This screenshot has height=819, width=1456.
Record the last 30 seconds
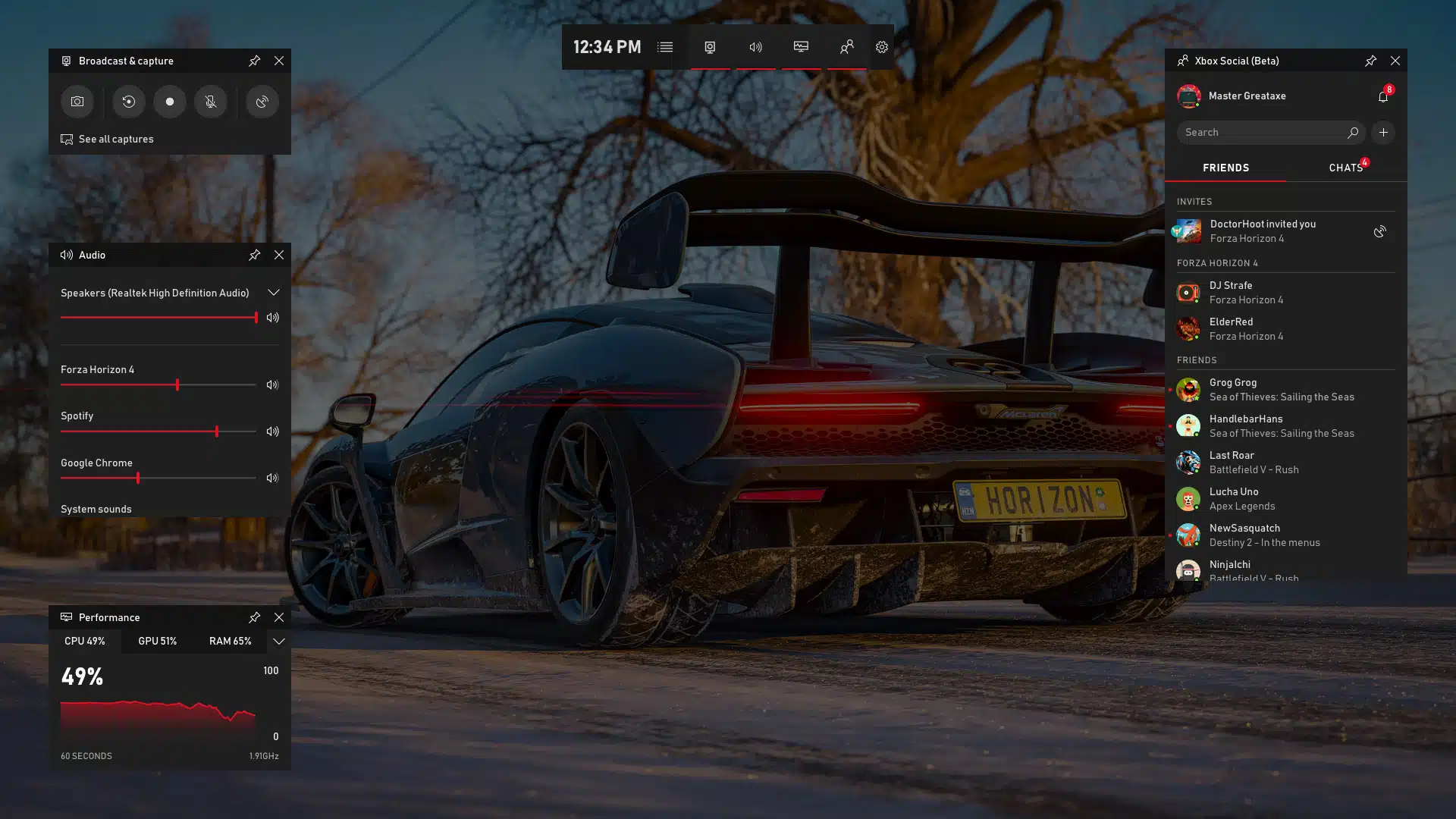128,101
